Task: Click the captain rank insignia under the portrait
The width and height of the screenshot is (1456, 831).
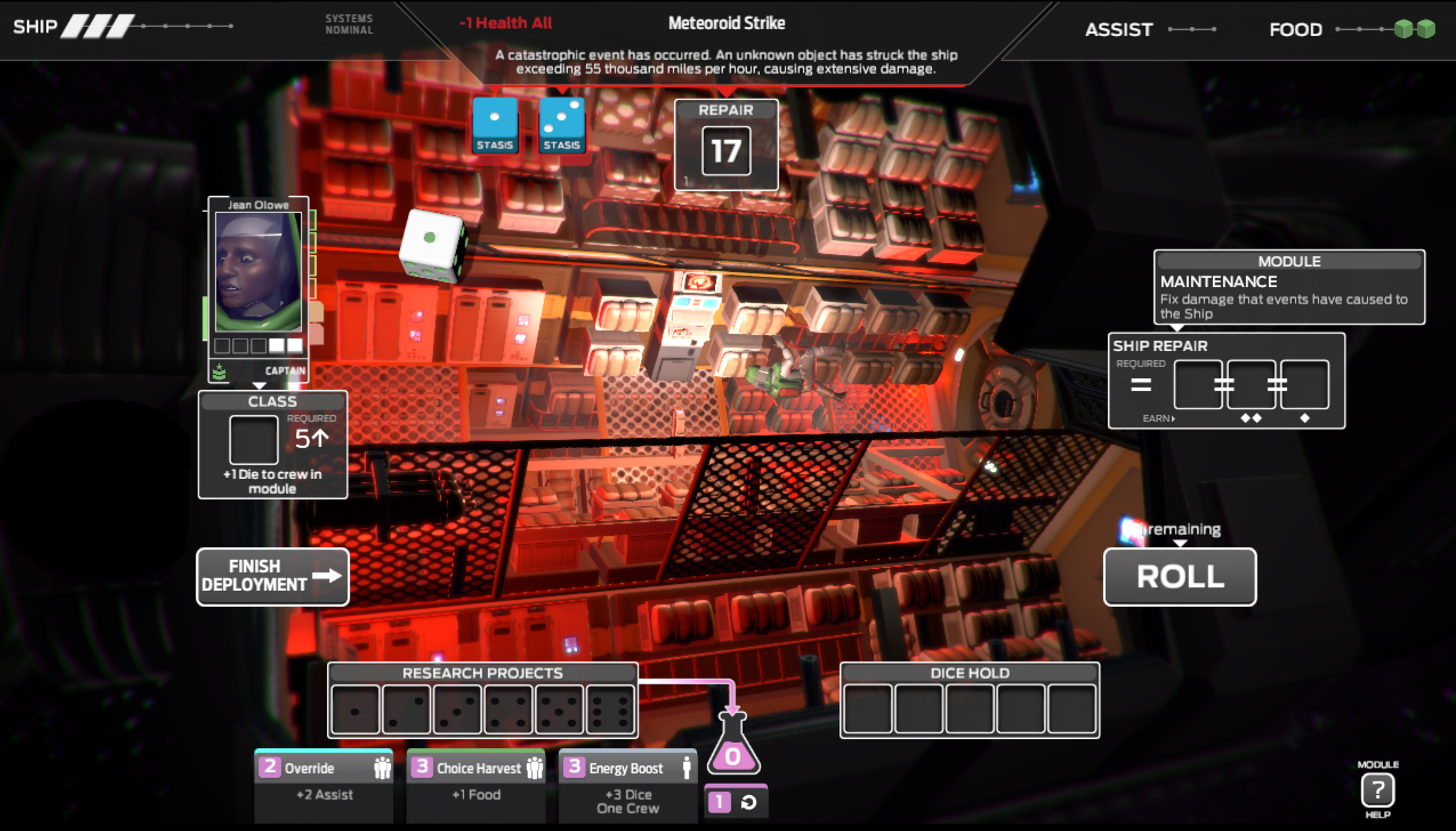Action: tap(220, 372)
